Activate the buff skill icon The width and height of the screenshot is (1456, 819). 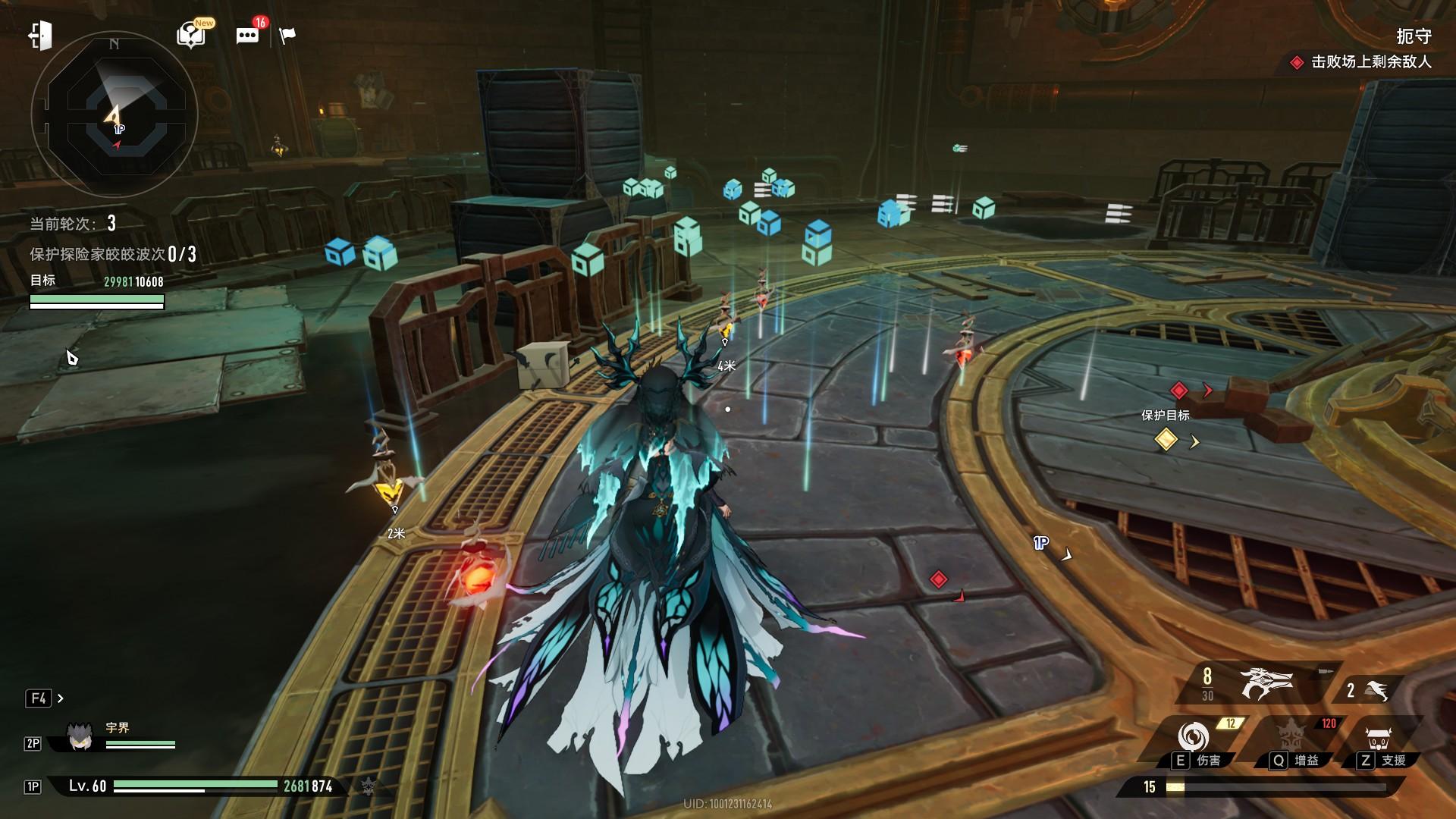[x=1290, y=736]
